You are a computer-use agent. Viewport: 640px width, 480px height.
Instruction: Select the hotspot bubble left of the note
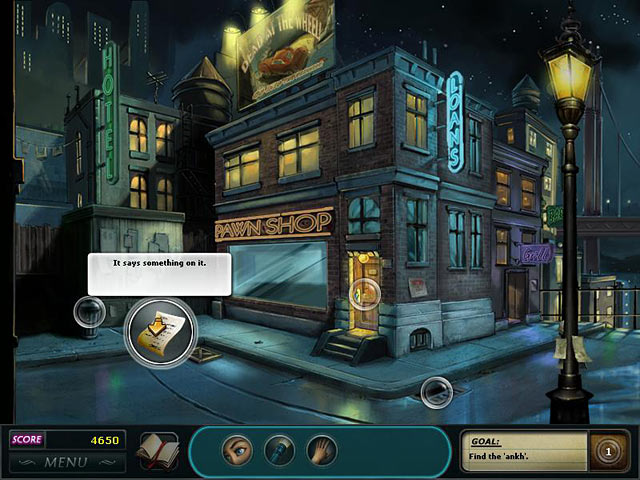[90, 312]
